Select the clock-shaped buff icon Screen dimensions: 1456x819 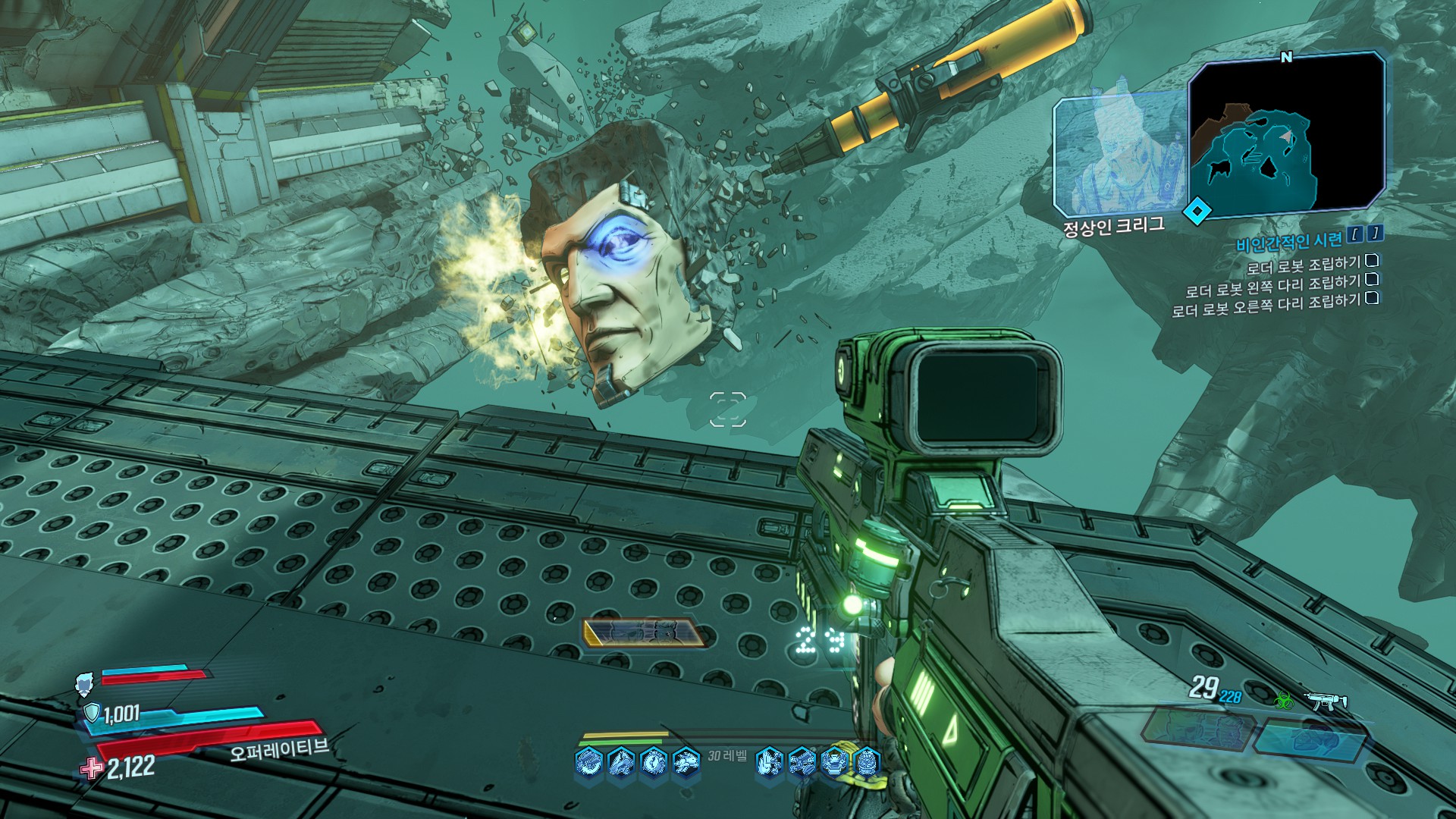[x=653, y=761]
